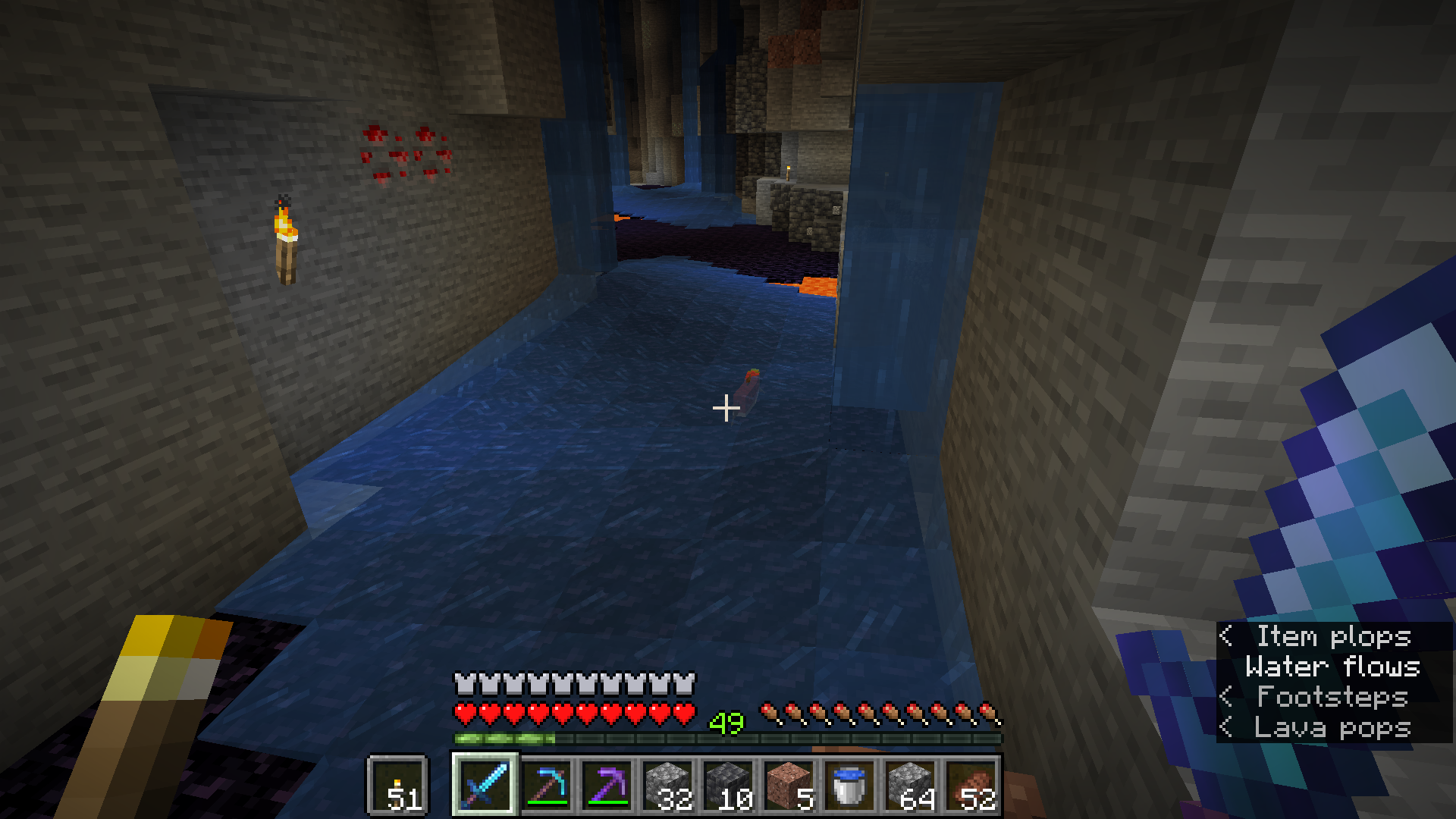
Task: Pick the cobbled deepslate stack of 10
Action: coord(728,785)
